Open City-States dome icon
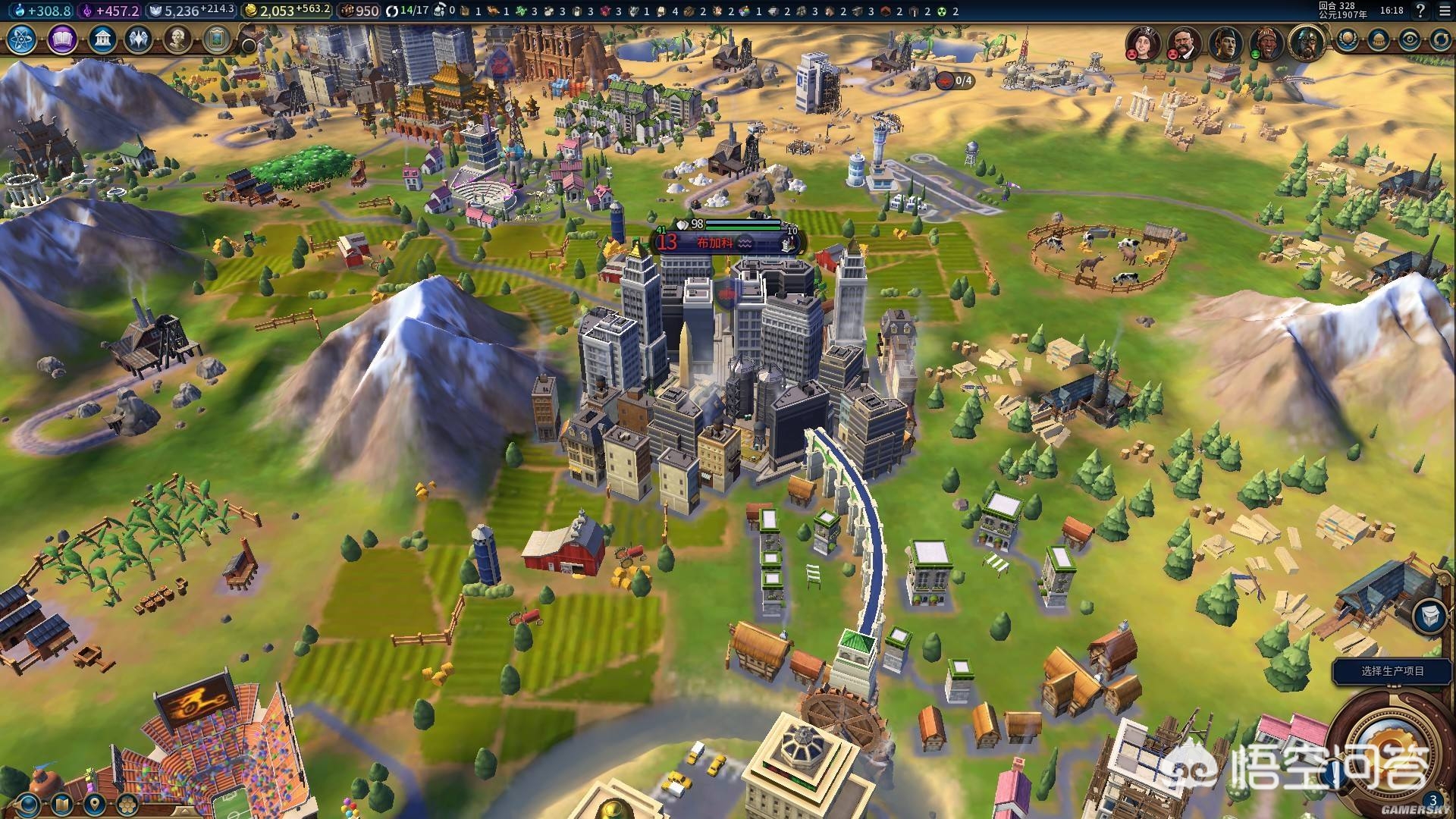 click(x=1378, y=39)
